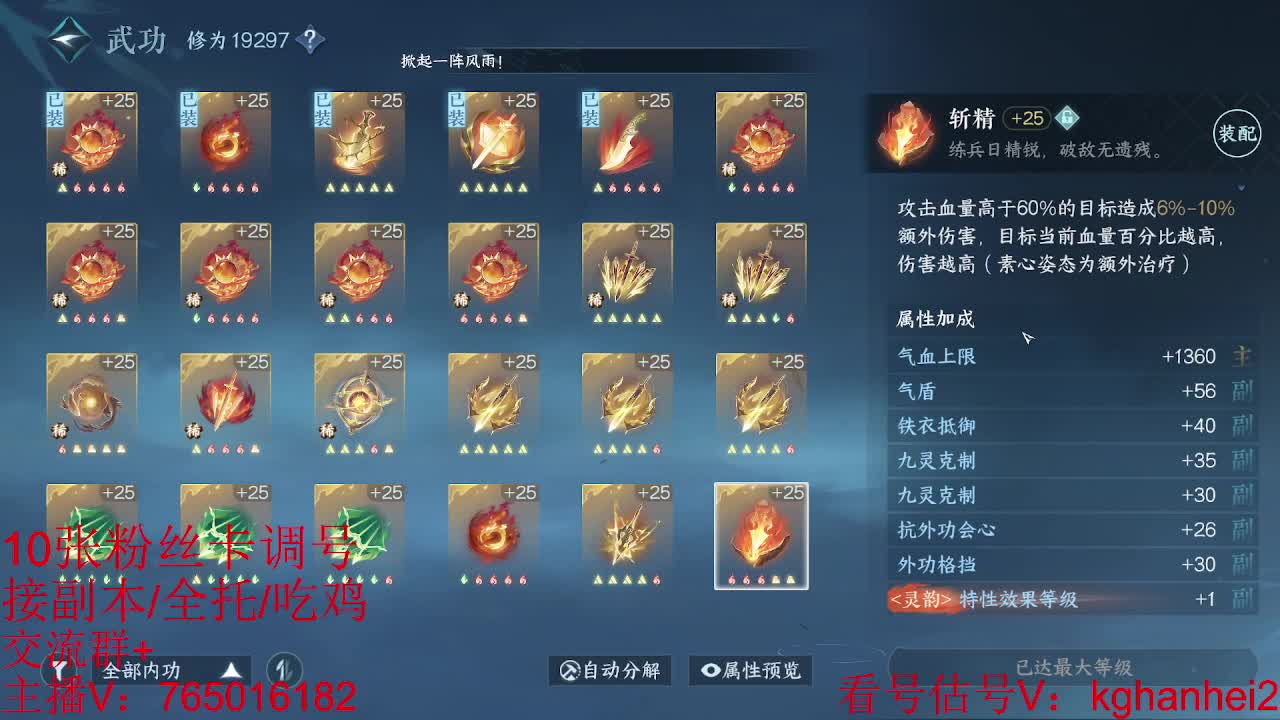The image size is (1280, 720).
Task: Select the highlighted 斩精 thumbnail in the grid
Action: pyautogui.click(x=761, y=535)
